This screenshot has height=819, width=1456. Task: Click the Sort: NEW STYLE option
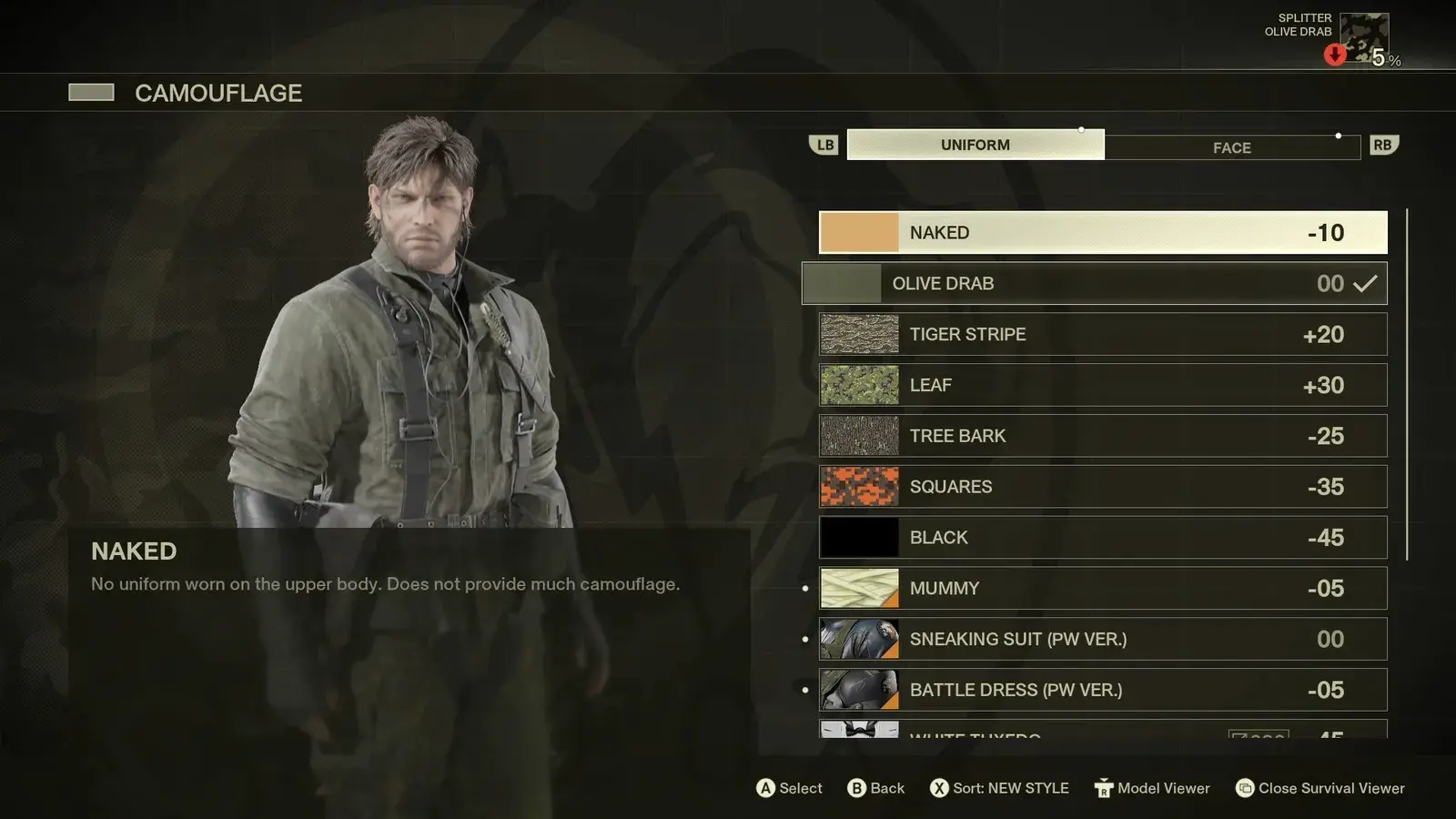[x=1000, y=788]
